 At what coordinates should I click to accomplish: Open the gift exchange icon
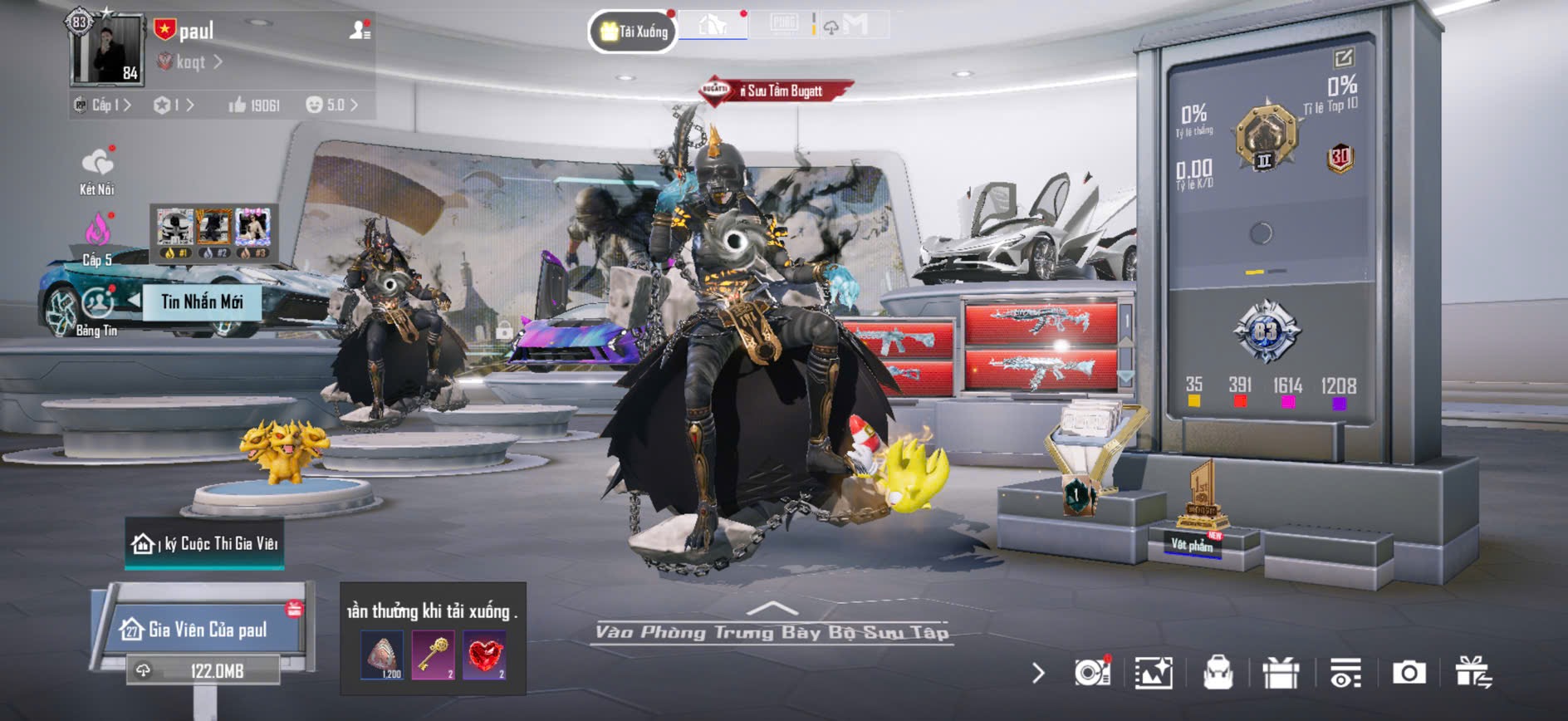[1472, 673]
